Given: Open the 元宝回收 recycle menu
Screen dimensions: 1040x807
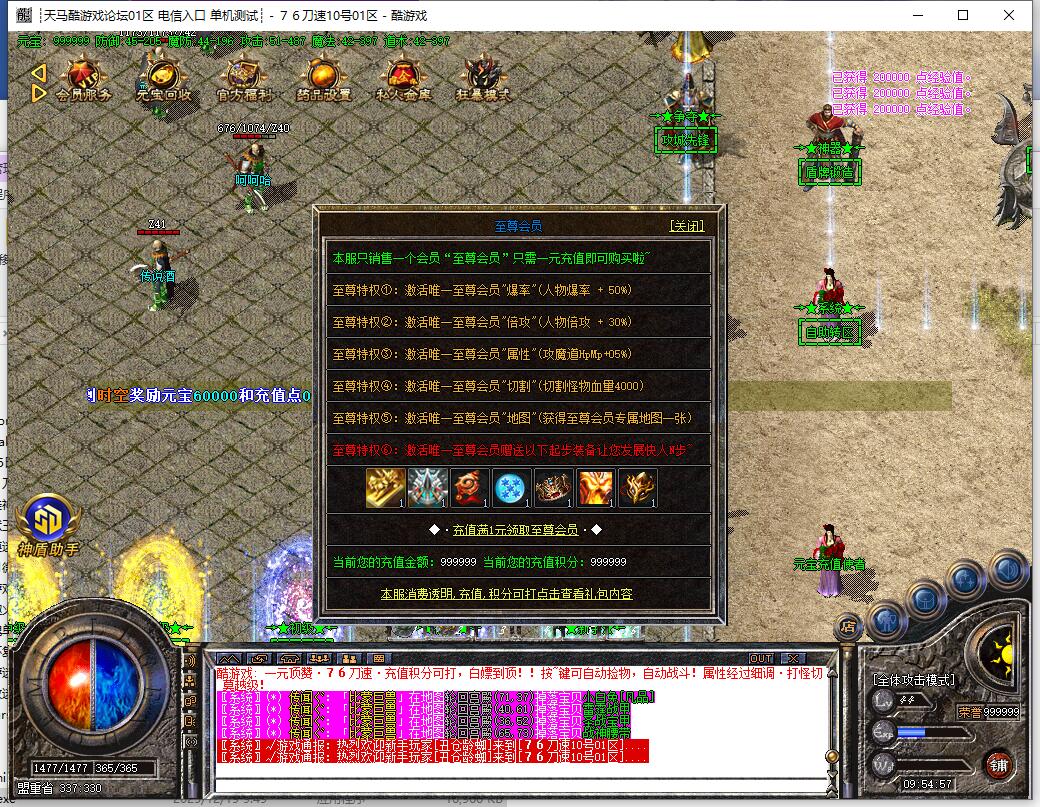Looking at the screenshot, I should click(x=163, y=80).
